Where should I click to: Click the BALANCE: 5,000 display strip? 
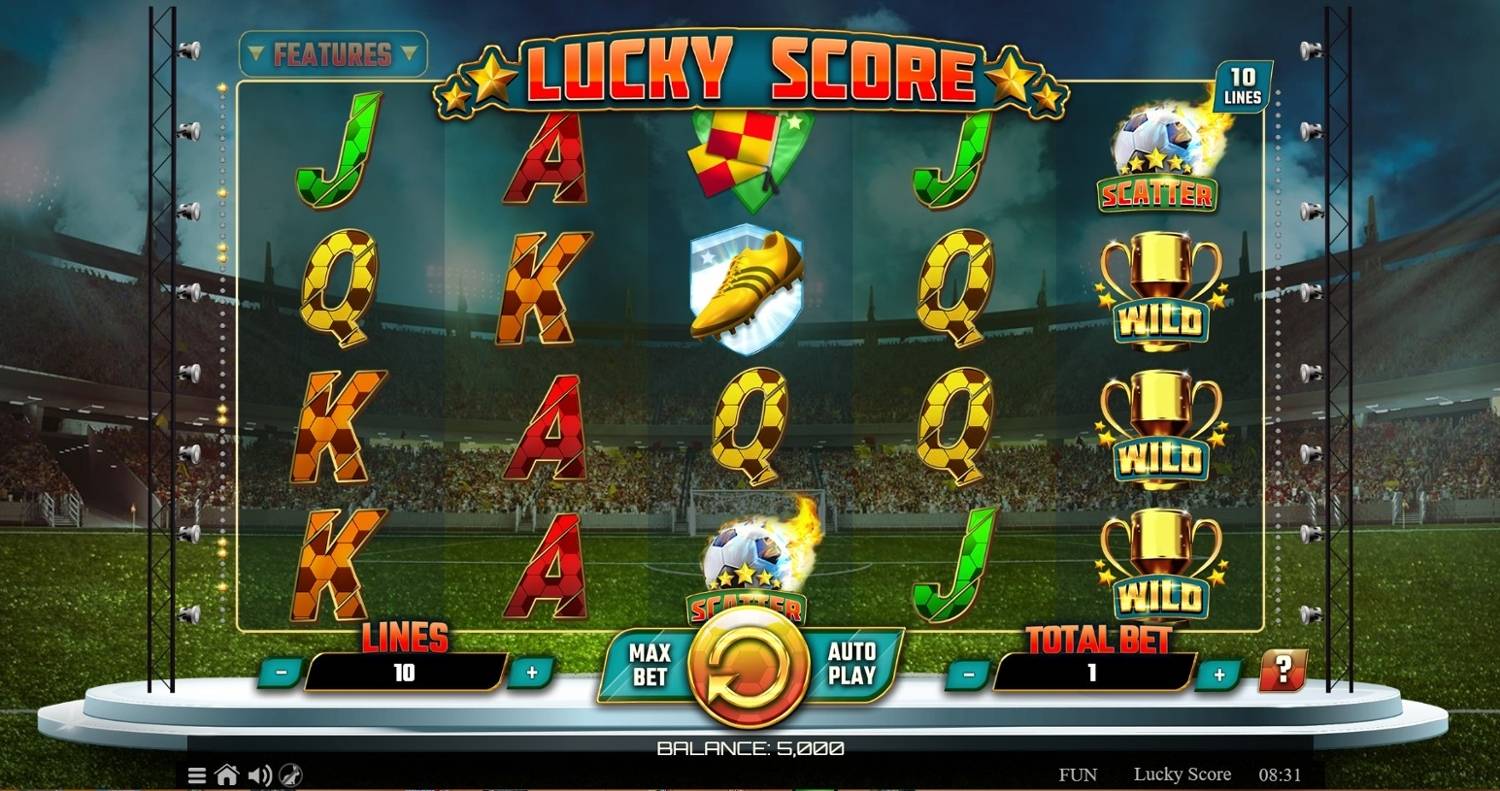coord(750,746)
